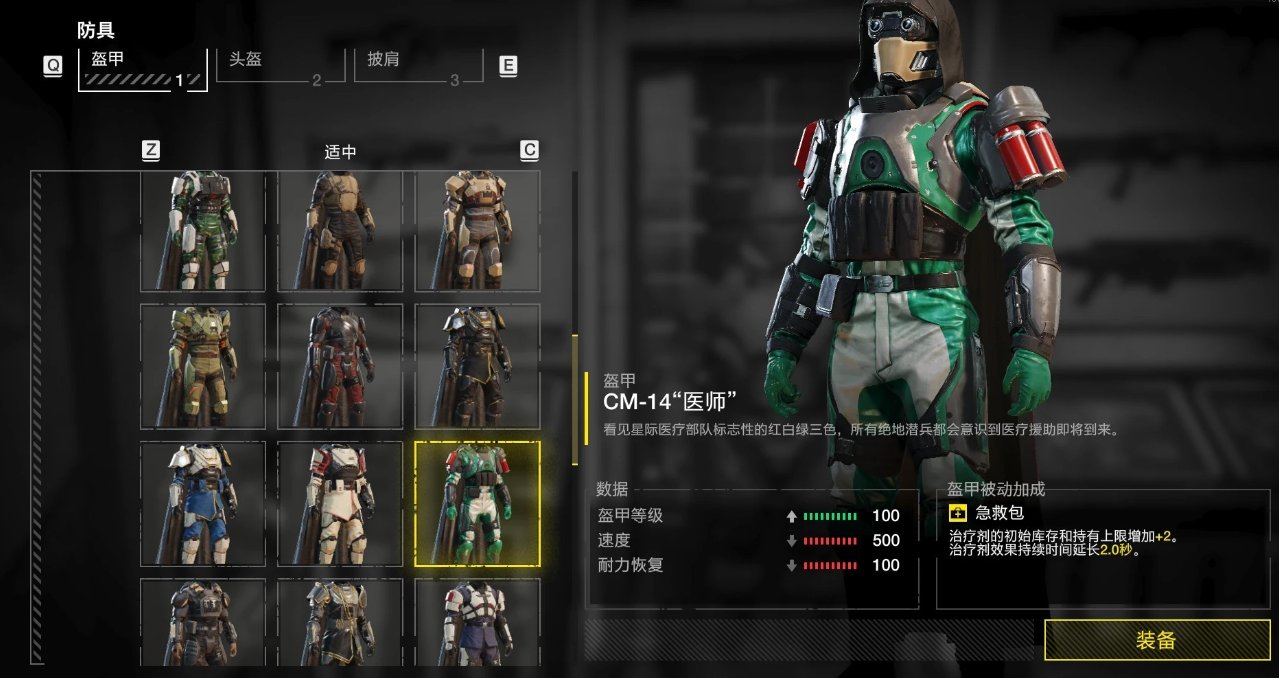
Task: Choose the white and blue armor thumbnail
Action: (203, 504)
